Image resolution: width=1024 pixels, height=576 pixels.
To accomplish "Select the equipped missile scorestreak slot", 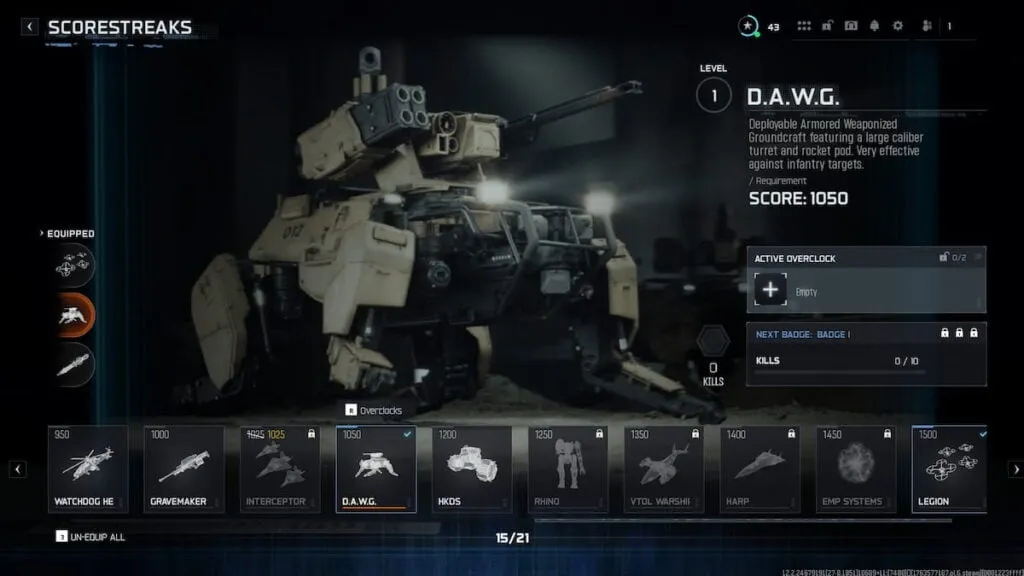I will 74,365.
